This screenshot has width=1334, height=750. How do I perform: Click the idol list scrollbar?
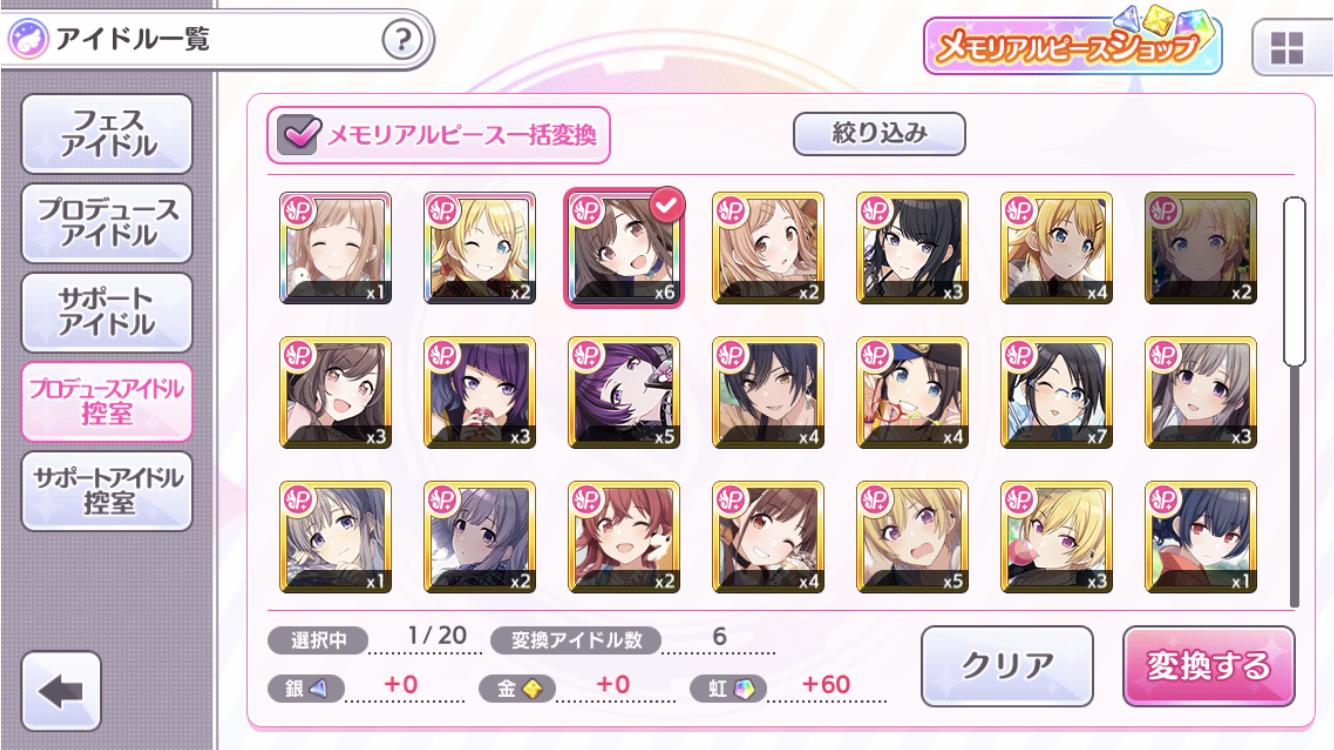[x=1295, y=400]
